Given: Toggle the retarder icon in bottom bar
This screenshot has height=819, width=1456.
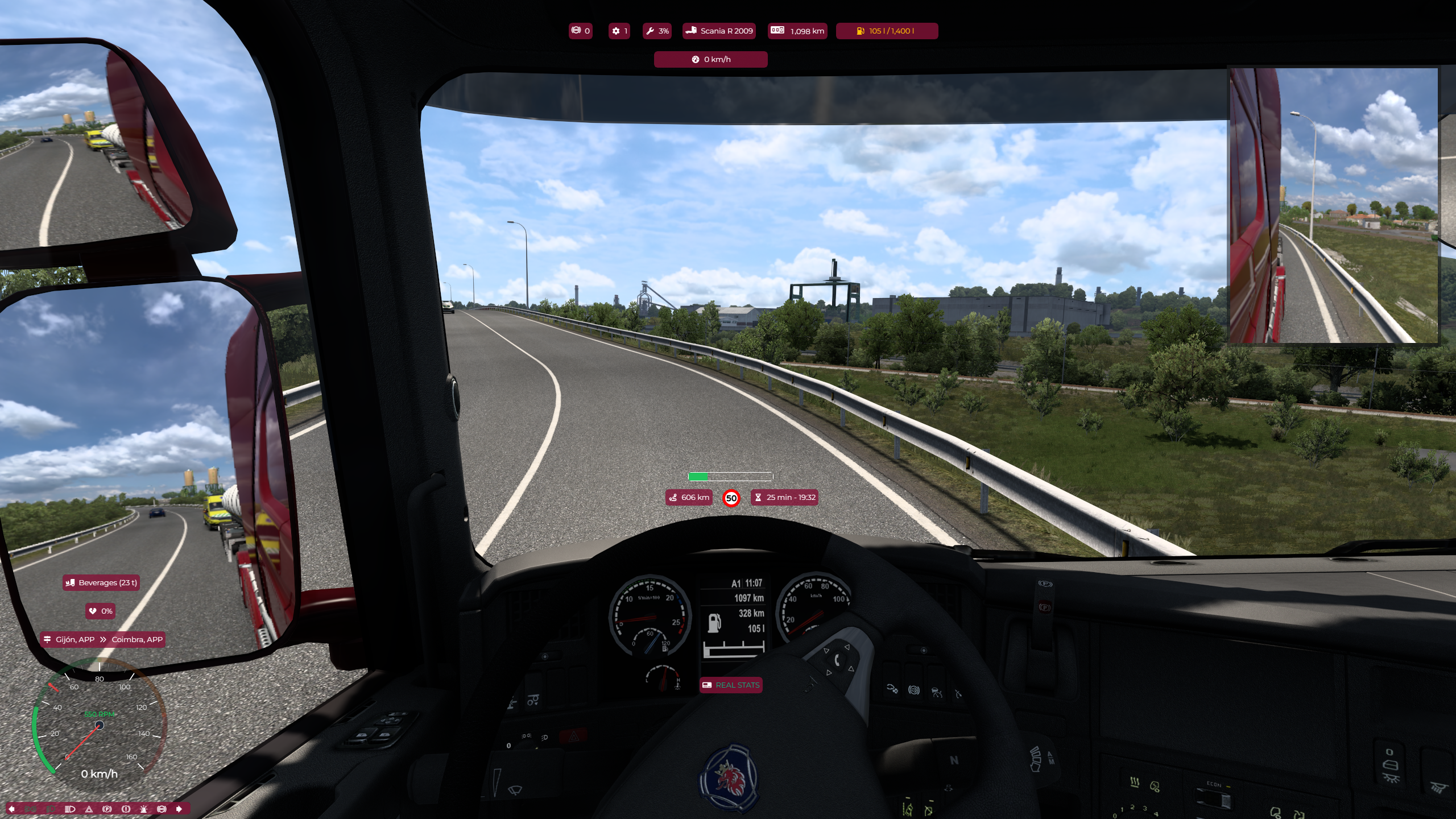Looking at the screenshot, I should click(162, 809).
